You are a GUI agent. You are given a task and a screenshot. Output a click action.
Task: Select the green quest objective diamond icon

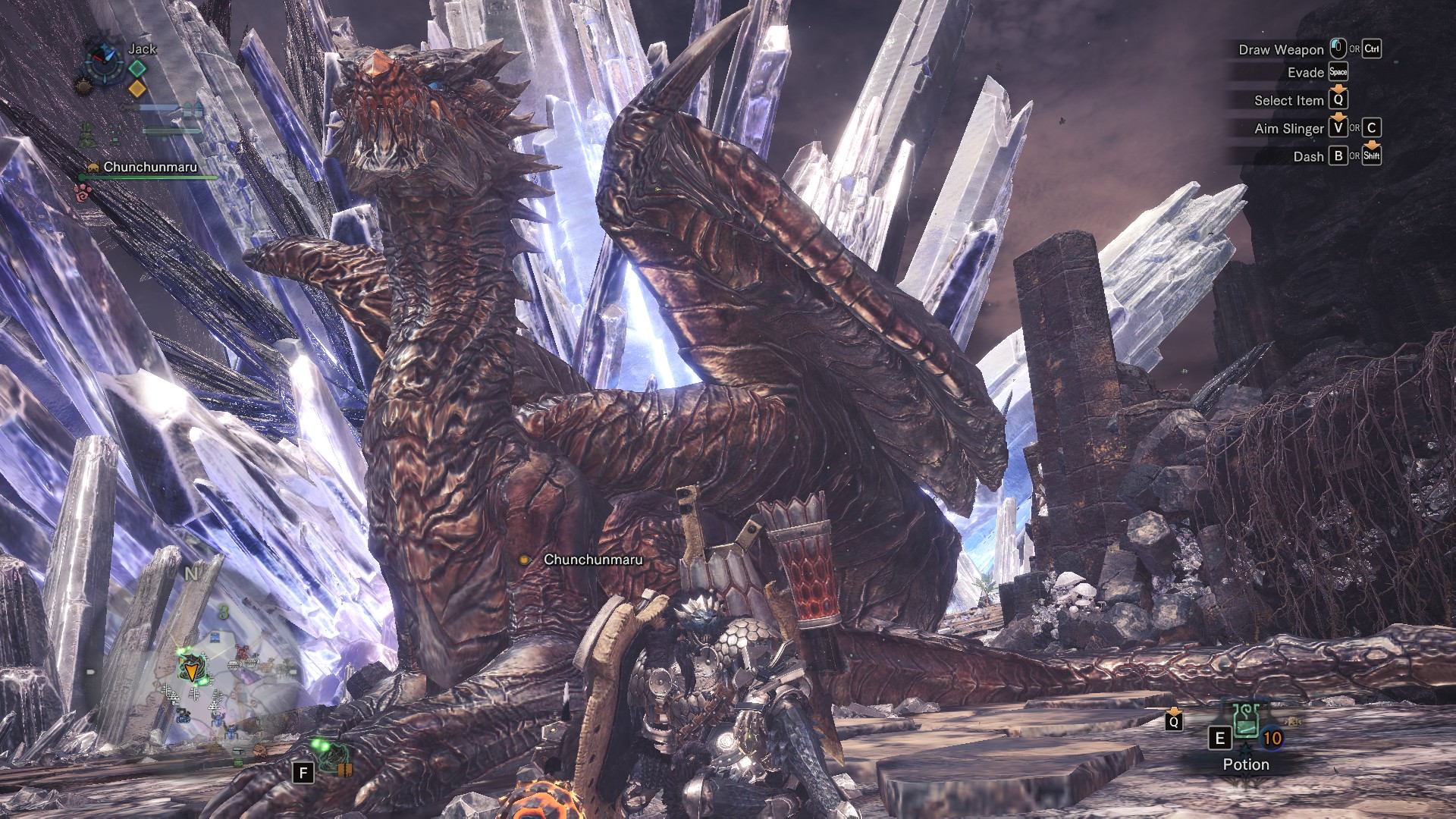137,68
